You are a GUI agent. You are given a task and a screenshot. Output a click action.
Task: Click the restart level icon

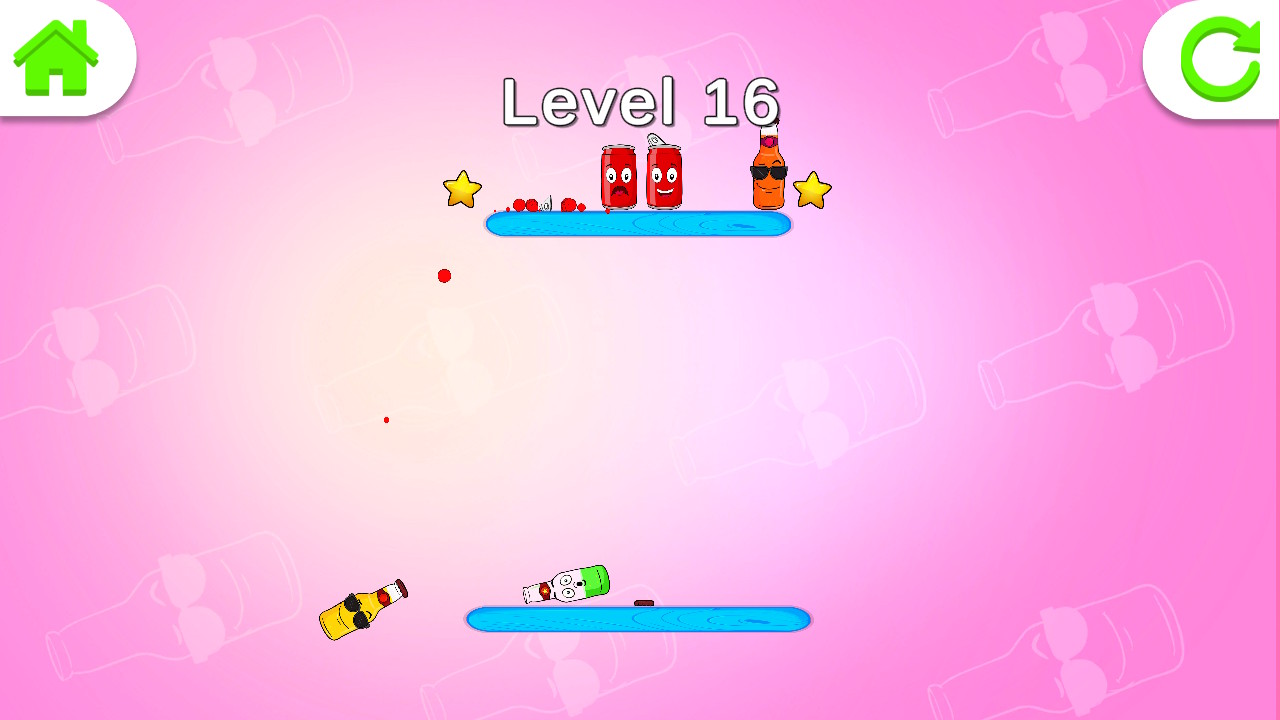pyautogui.click(x=1221, y=60)
